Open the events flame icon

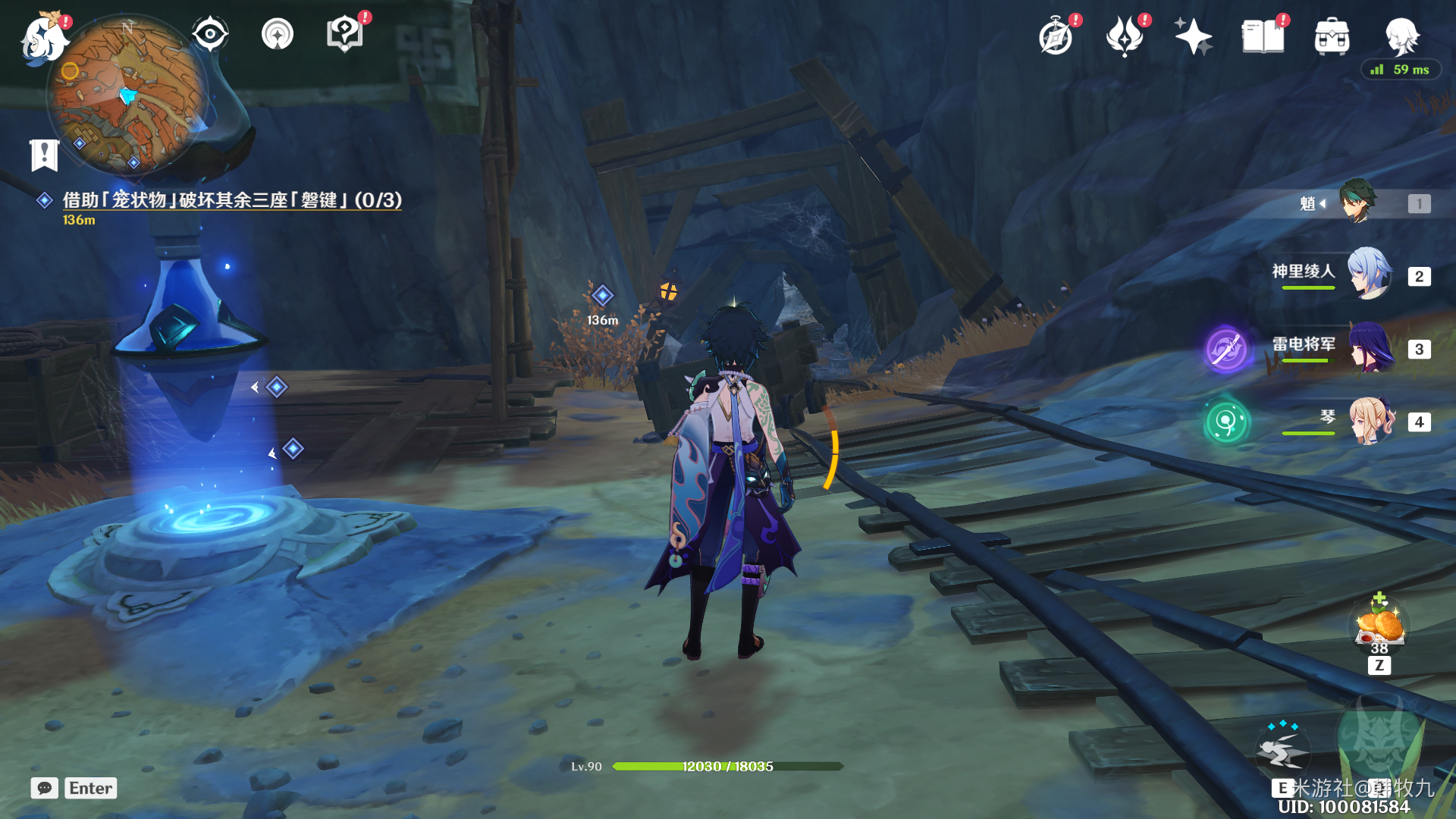coord(1124,36)
